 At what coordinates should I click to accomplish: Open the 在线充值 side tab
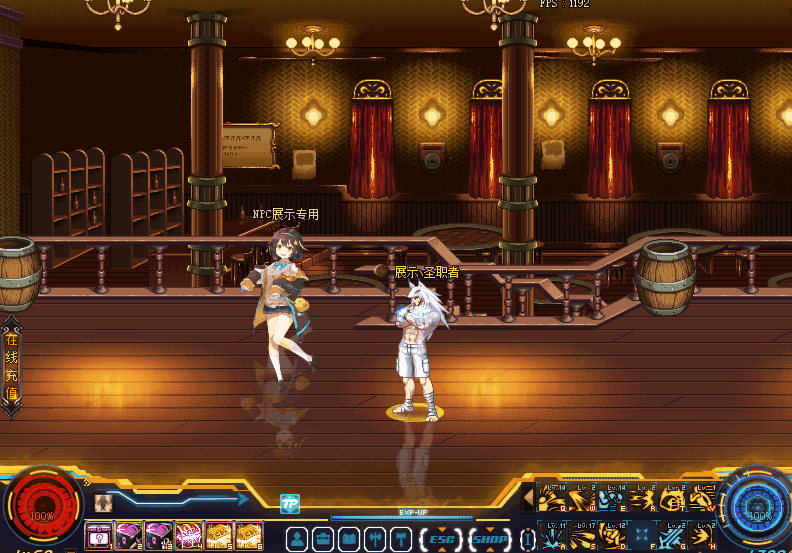(11, 367)
